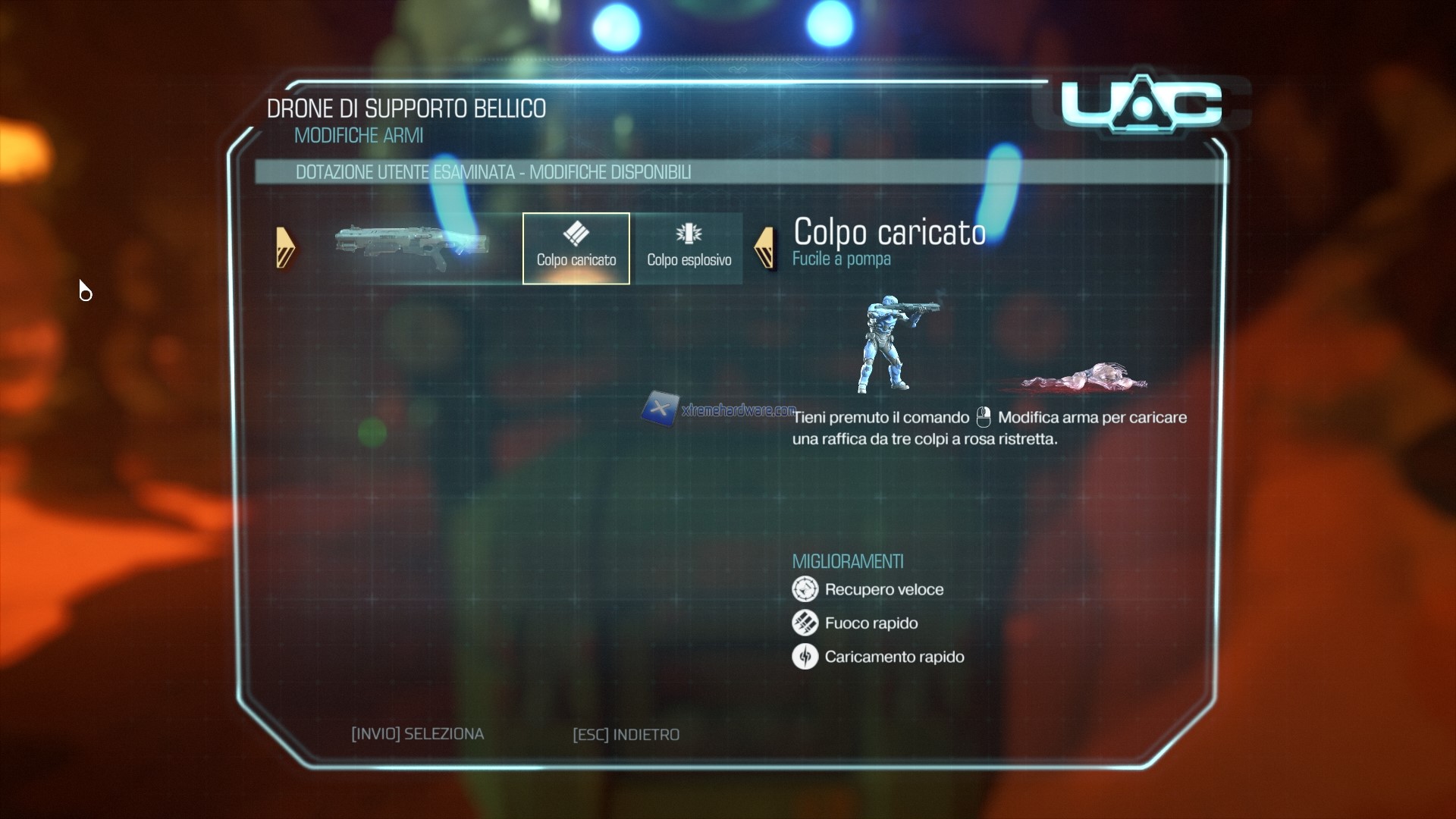Click the highlighted Colpo caricato selection frame
Image resolution: width=1456 pixels, height=819 pixels.
click(x=576, y=248)
